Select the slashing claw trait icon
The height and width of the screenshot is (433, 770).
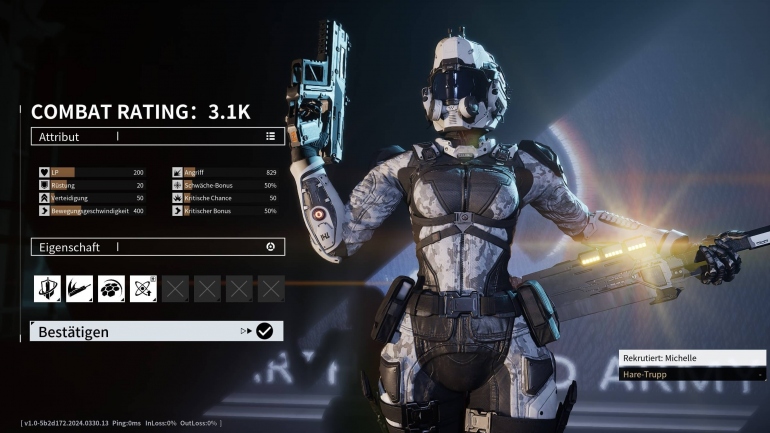point(79,289)
